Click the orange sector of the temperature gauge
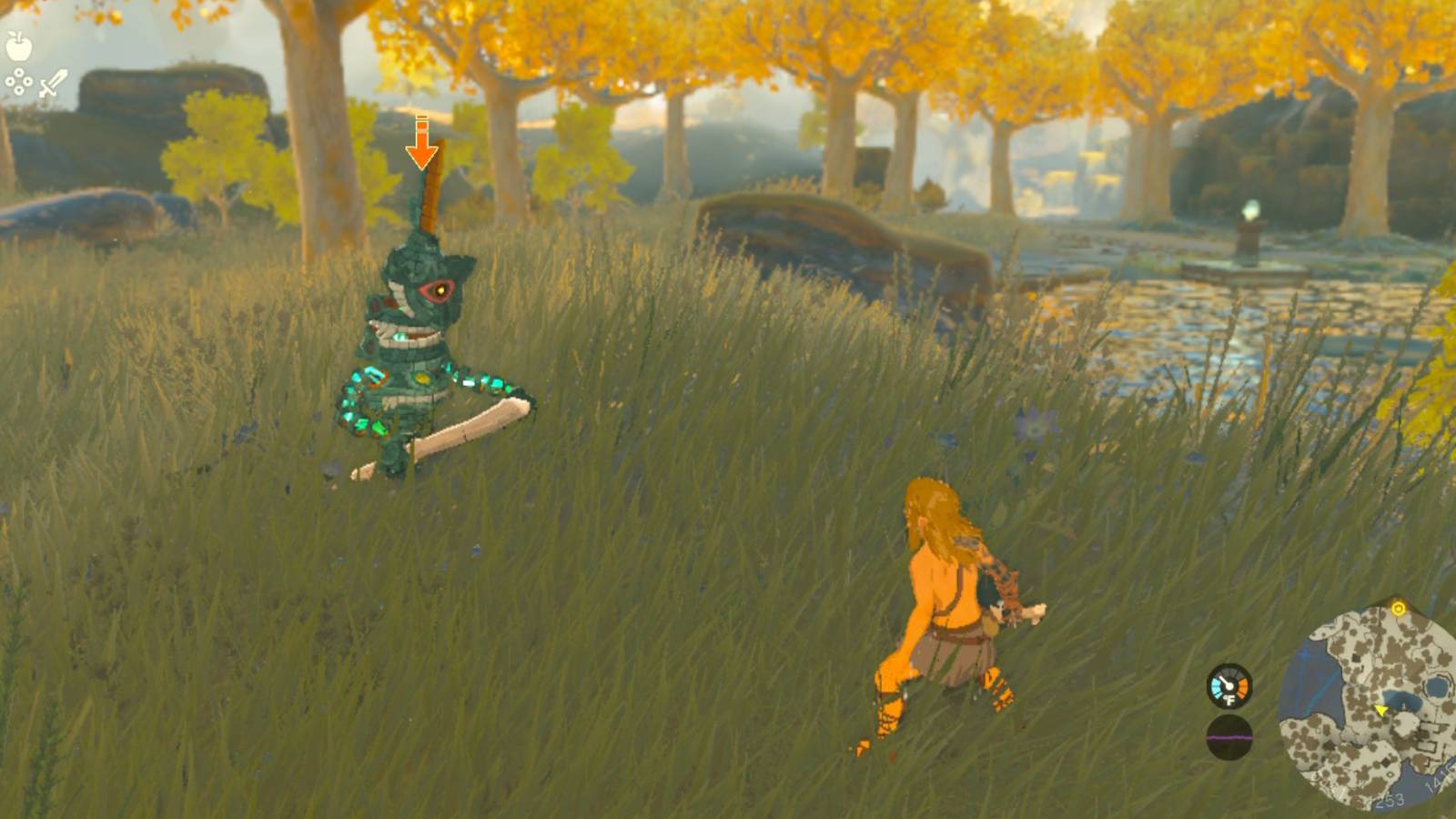 tap(1243, 685)
